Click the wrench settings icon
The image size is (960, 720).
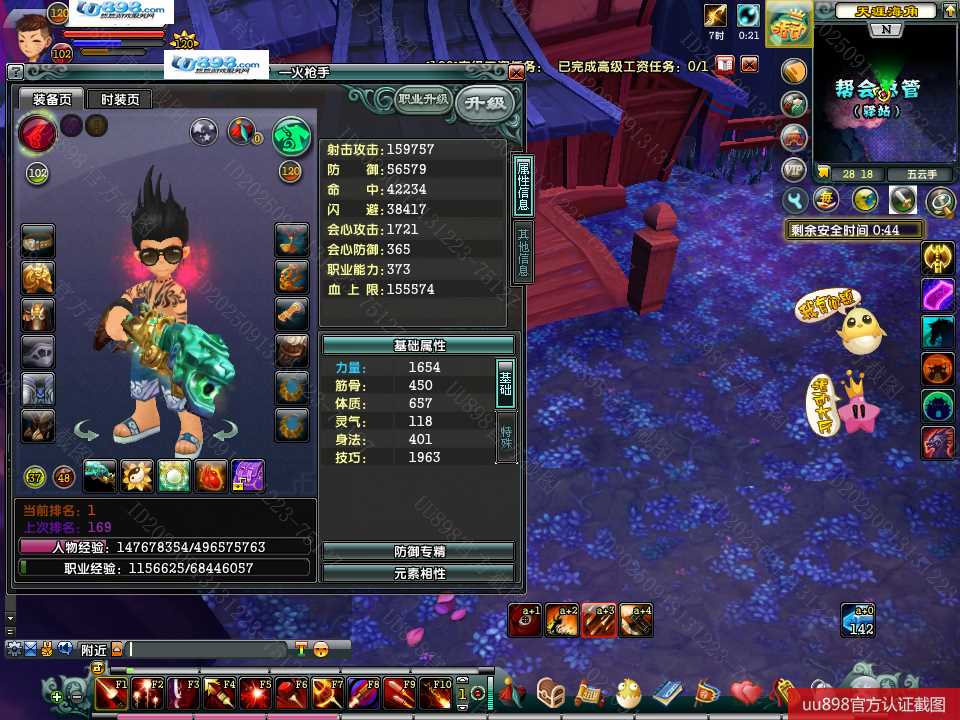(x=797, y=201)
